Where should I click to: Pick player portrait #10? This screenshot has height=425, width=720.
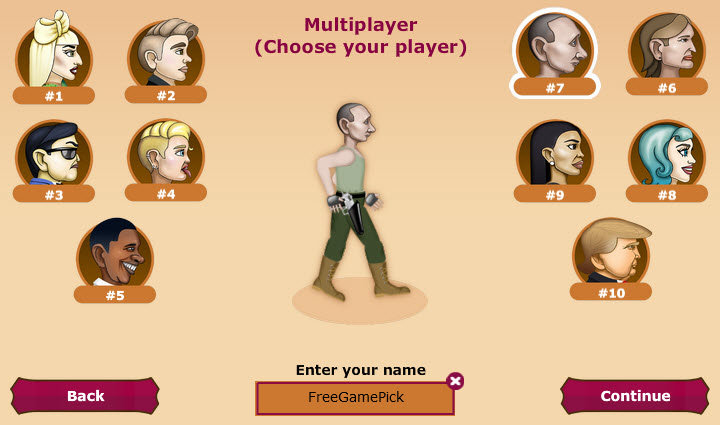[x=611, y=252]
